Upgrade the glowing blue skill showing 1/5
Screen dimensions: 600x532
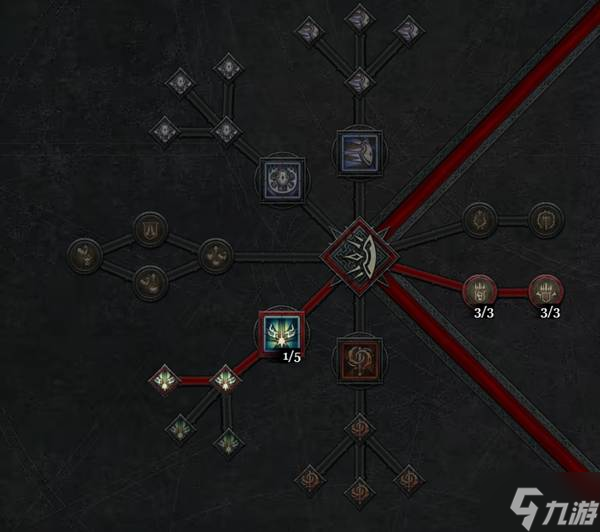(280, 333)
